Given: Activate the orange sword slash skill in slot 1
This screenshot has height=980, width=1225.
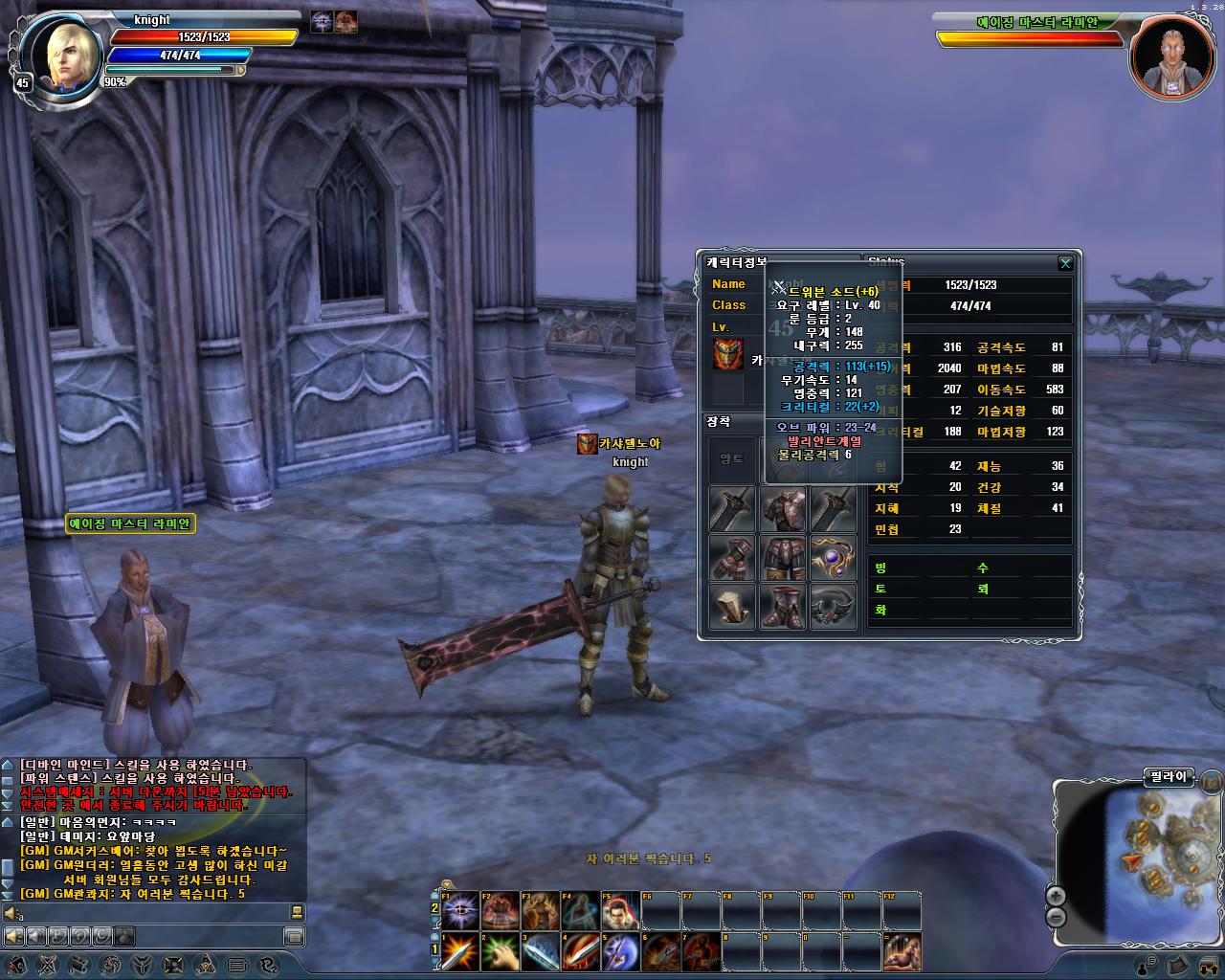Looking at the screenshot, I should [x=460, y=951].
